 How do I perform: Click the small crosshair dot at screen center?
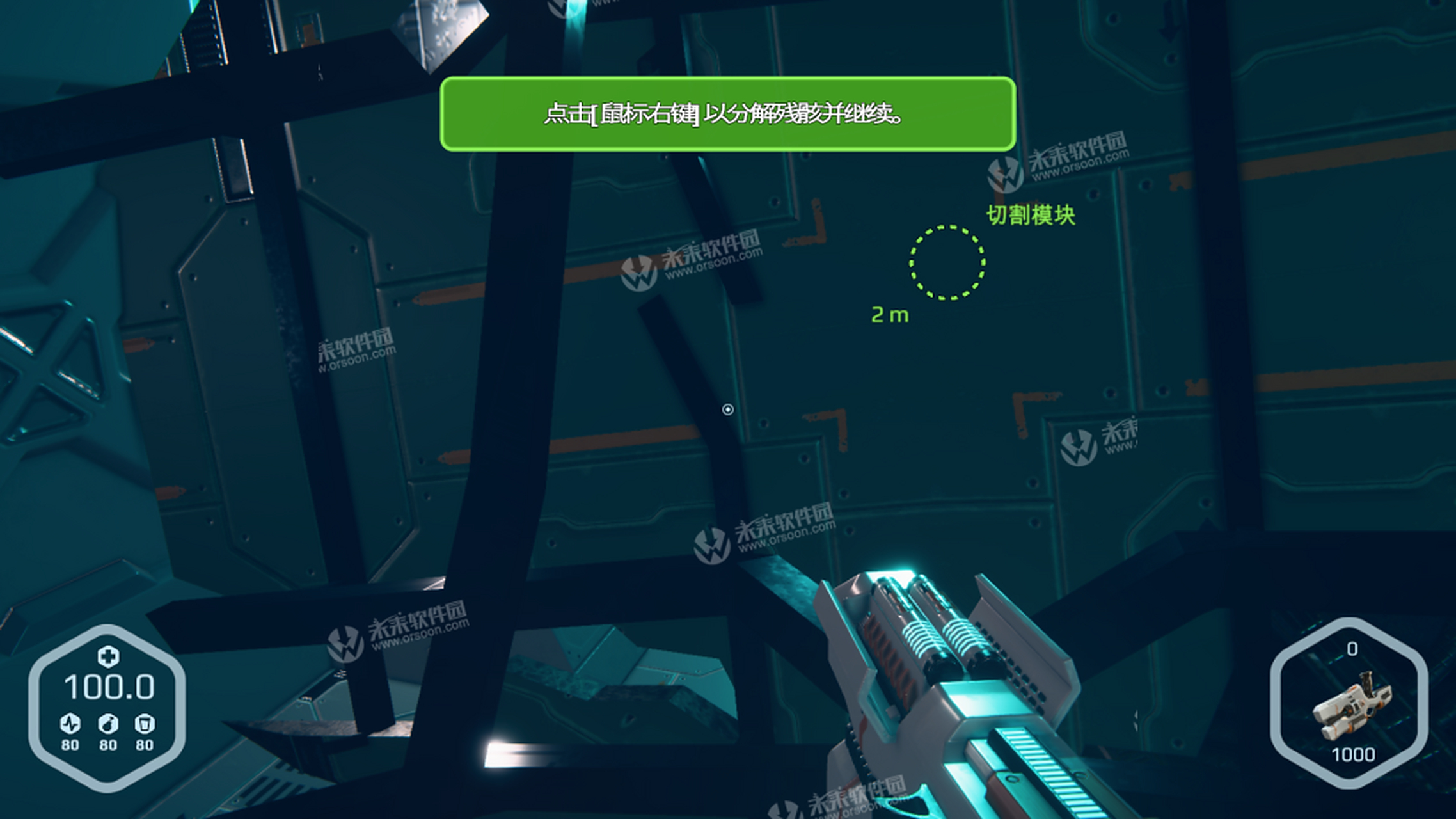(x=728, y=410)
